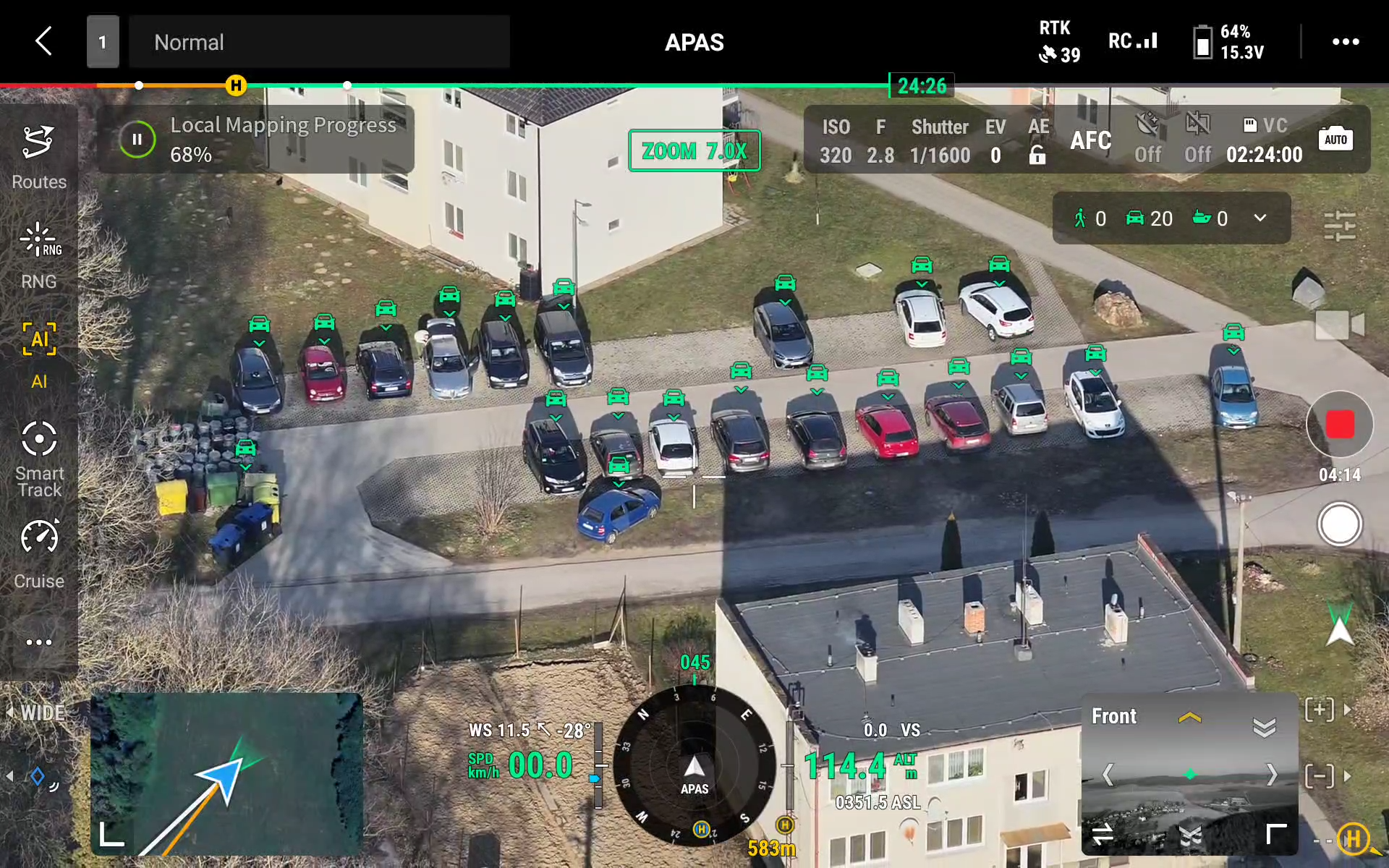
Task: Expand the detected objects count dropdown
Action: 1260,218
